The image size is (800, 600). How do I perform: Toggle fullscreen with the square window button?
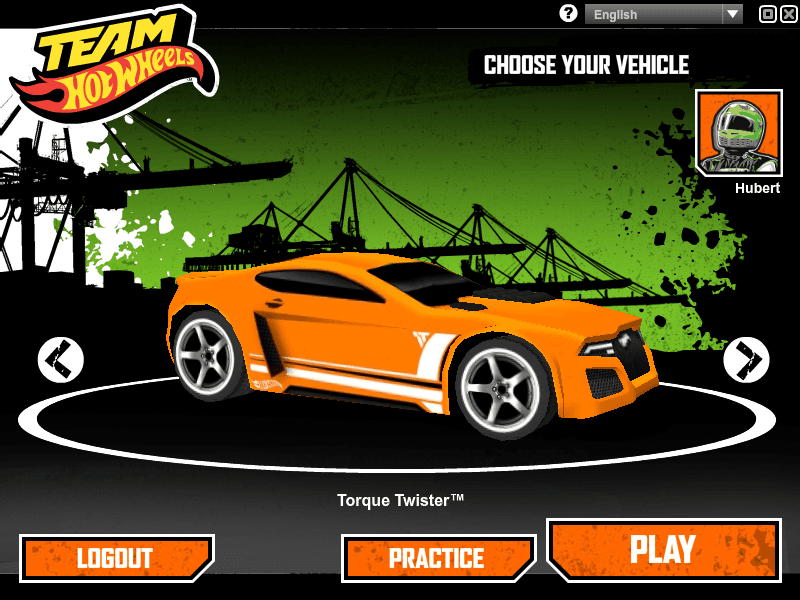pyautogui.click(x=768, y=14)
